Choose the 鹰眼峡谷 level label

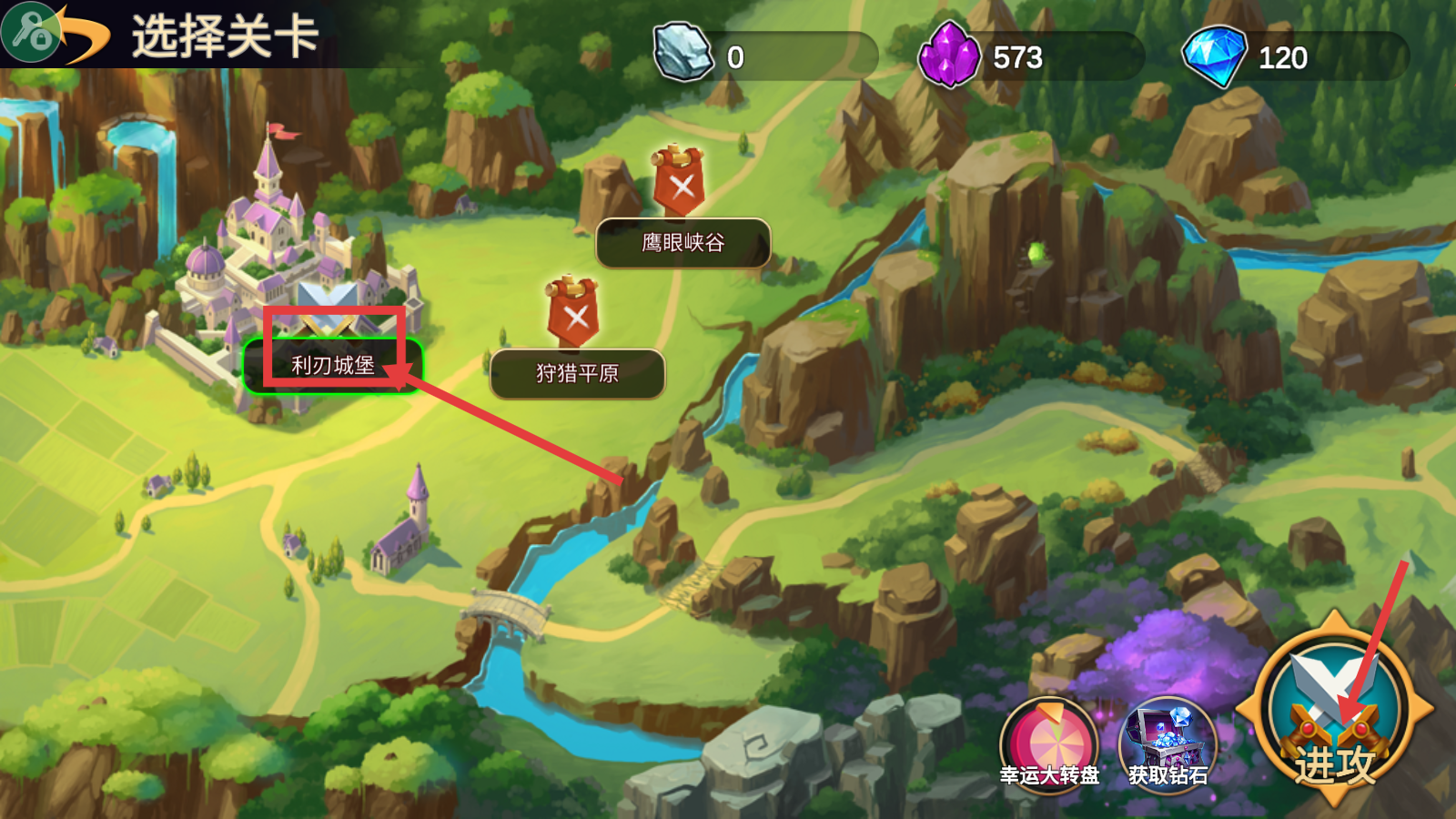(x=682, y=243)
